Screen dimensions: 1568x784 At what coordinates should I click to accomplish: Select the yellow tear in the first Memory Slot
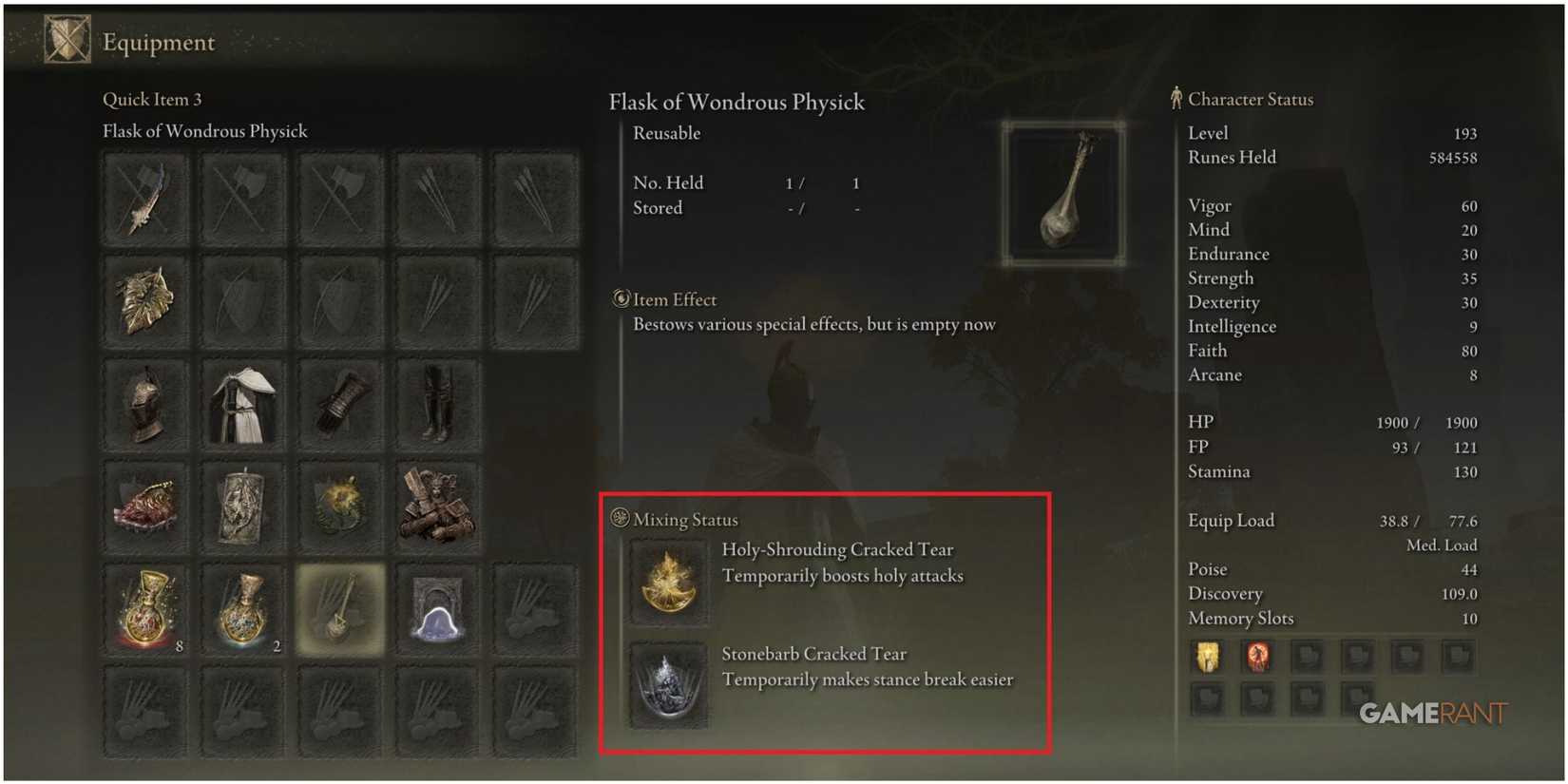click(x=1207, y=658)
